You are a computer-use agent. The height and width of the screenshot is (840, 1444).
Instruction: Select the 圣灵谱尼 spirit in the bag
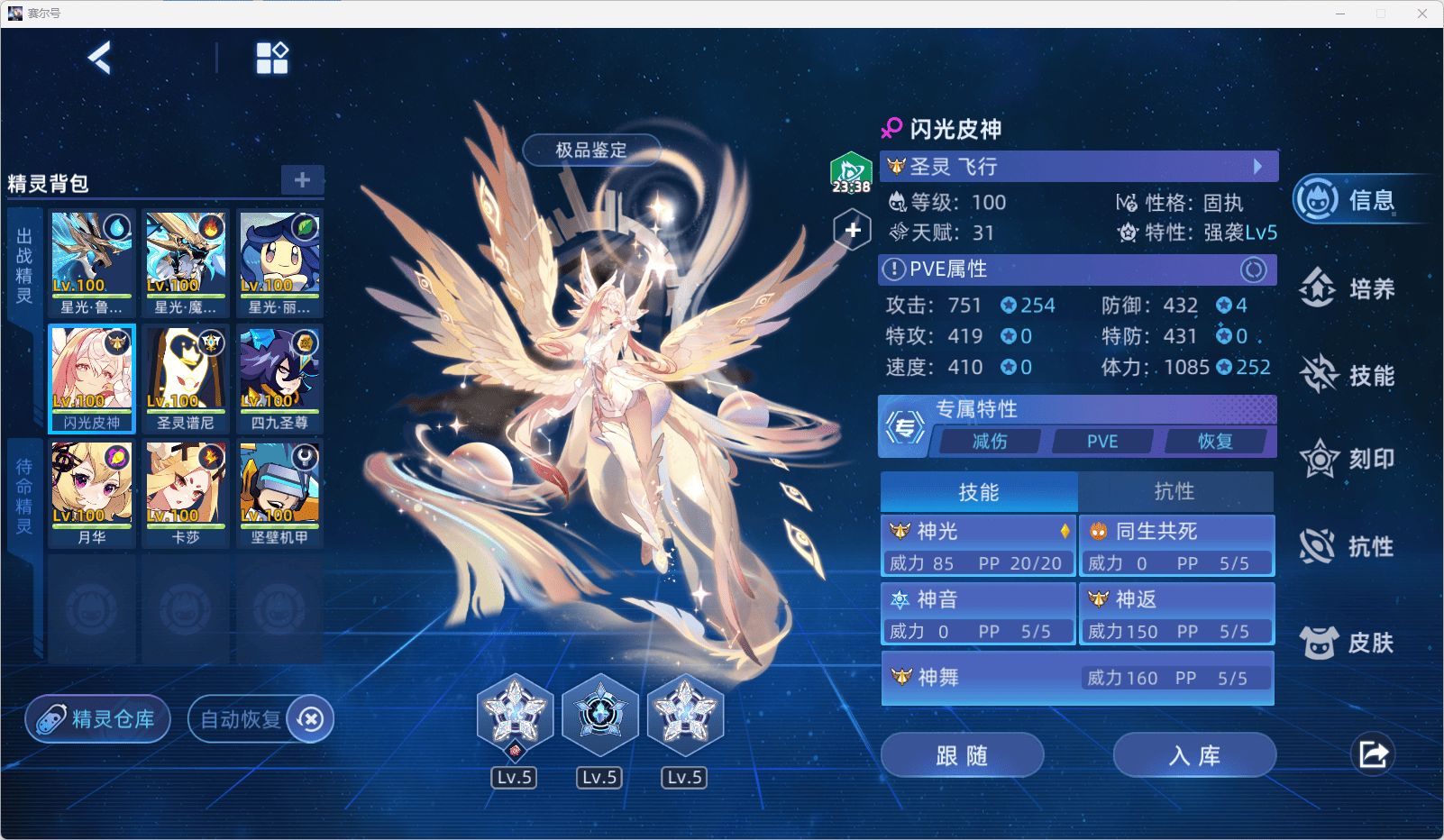click(186, 379)
